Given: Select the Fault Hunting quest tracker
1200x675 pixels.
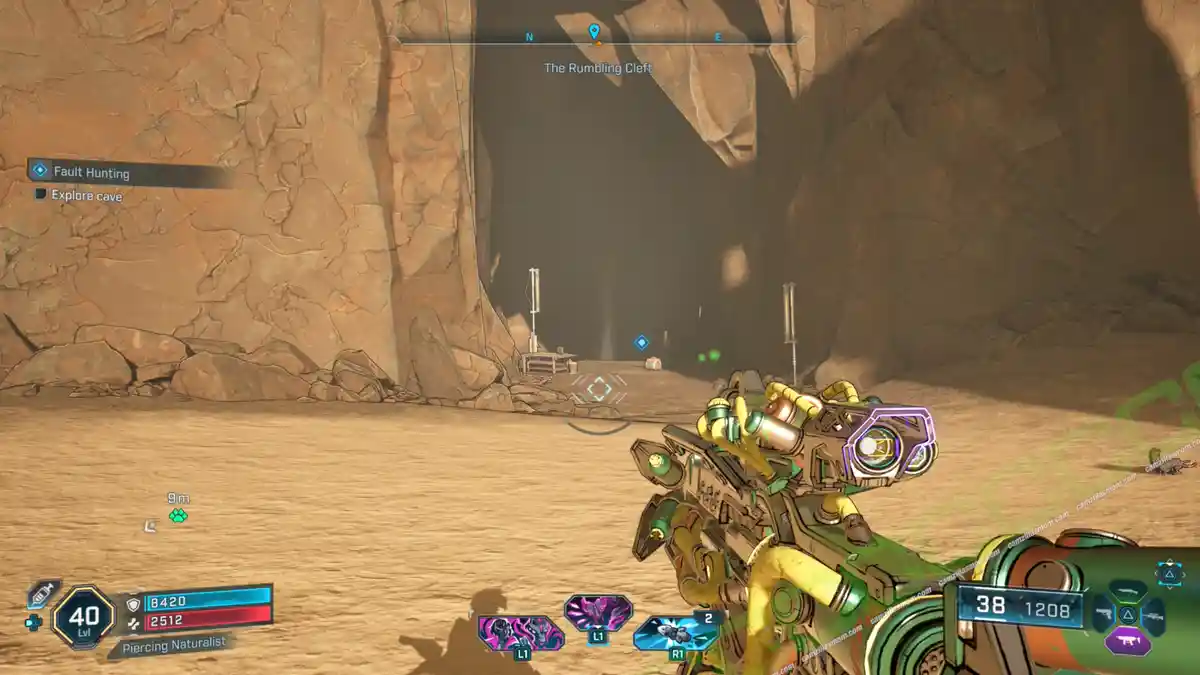Looking at the screenshot, I should [90, 173].
